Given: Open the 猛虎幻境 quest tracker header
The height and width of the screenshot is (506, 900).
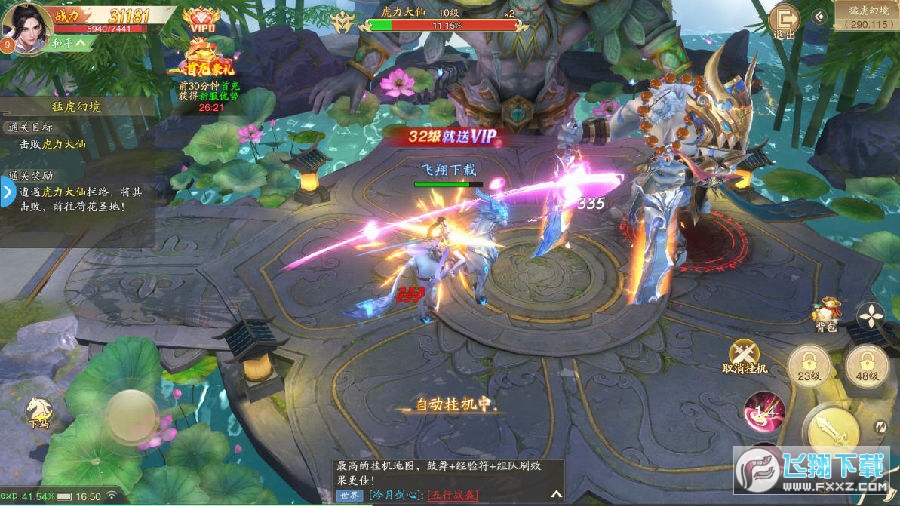Looking at the screenshot, I should (77, 106).
